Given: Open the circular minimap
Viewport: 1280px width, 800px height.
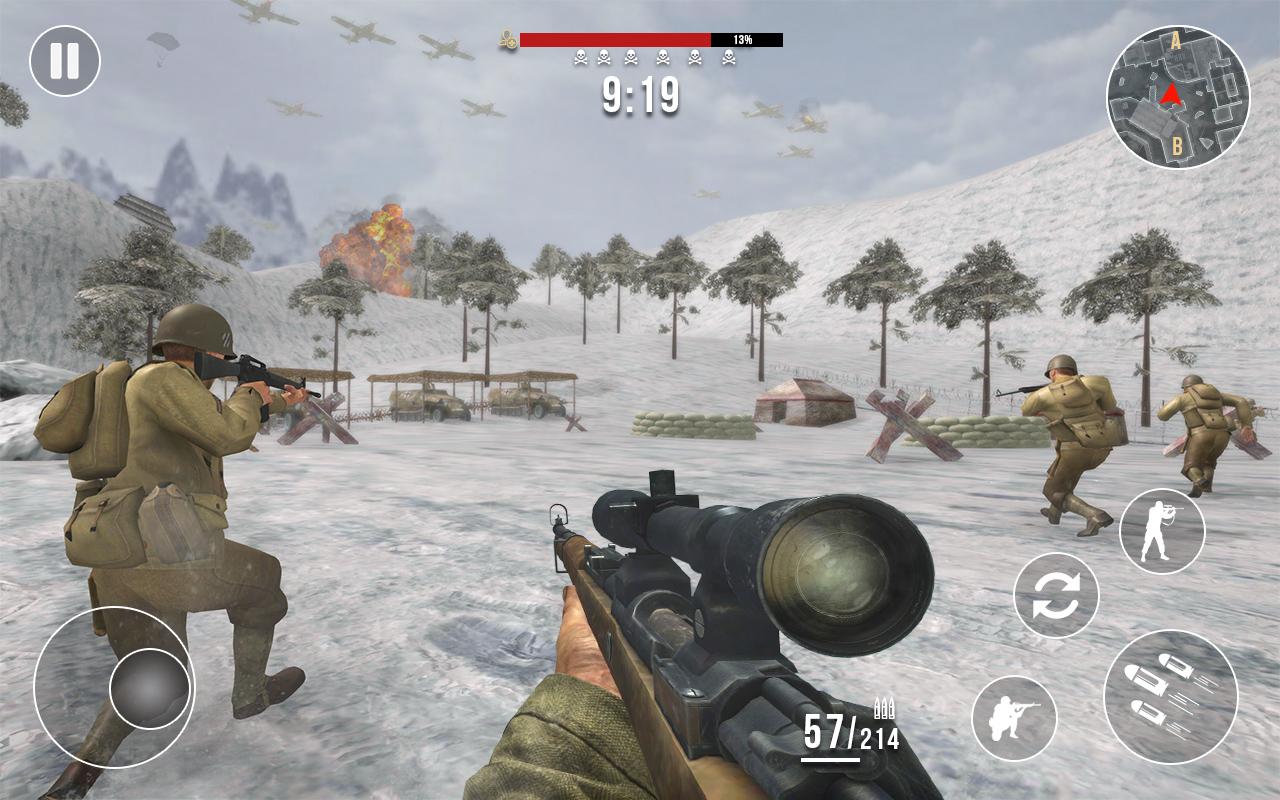Looking at the screenshot, I should point(1177,97).
